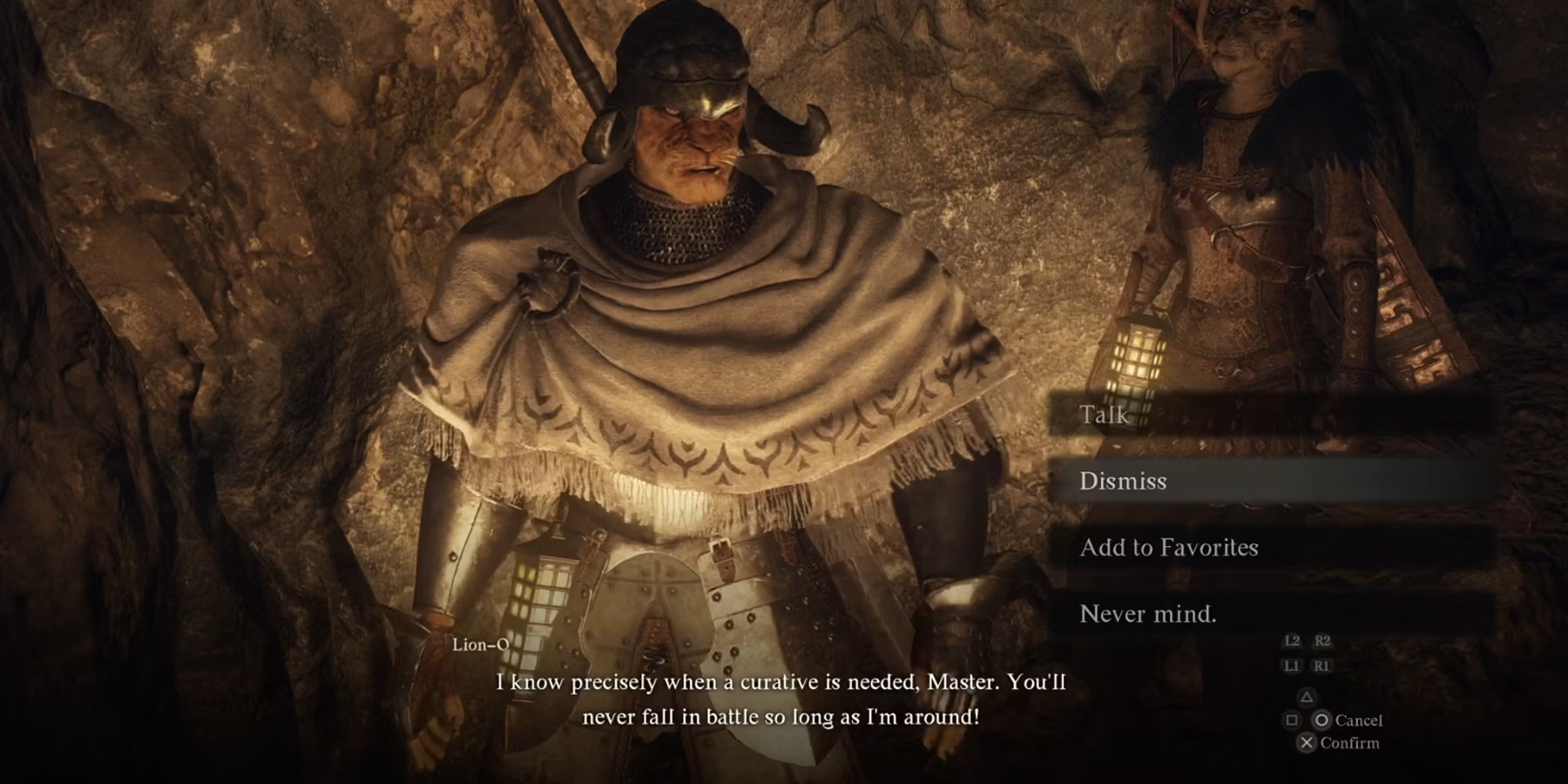This screenshot has width=1568, height=784.
Task: Select Dismiss to release the pawn
Action: (1123, 481)
